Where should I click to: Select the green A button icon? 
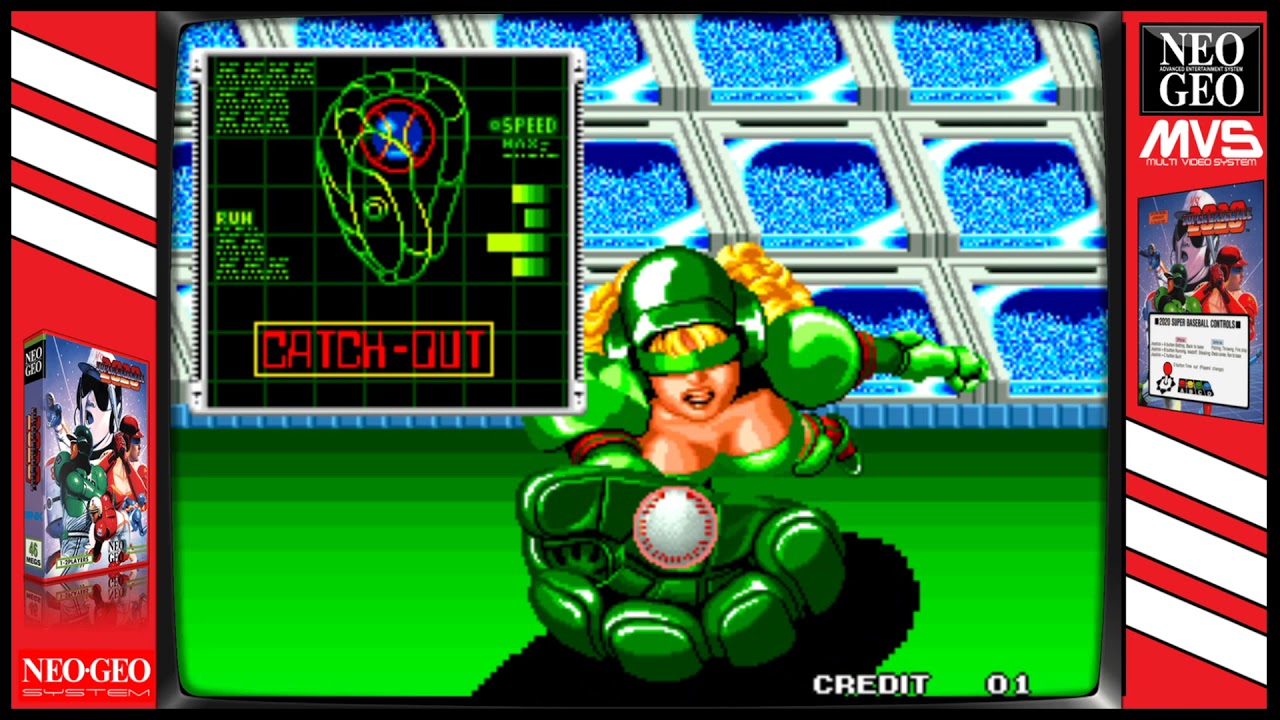click(x=1198, y=385)
